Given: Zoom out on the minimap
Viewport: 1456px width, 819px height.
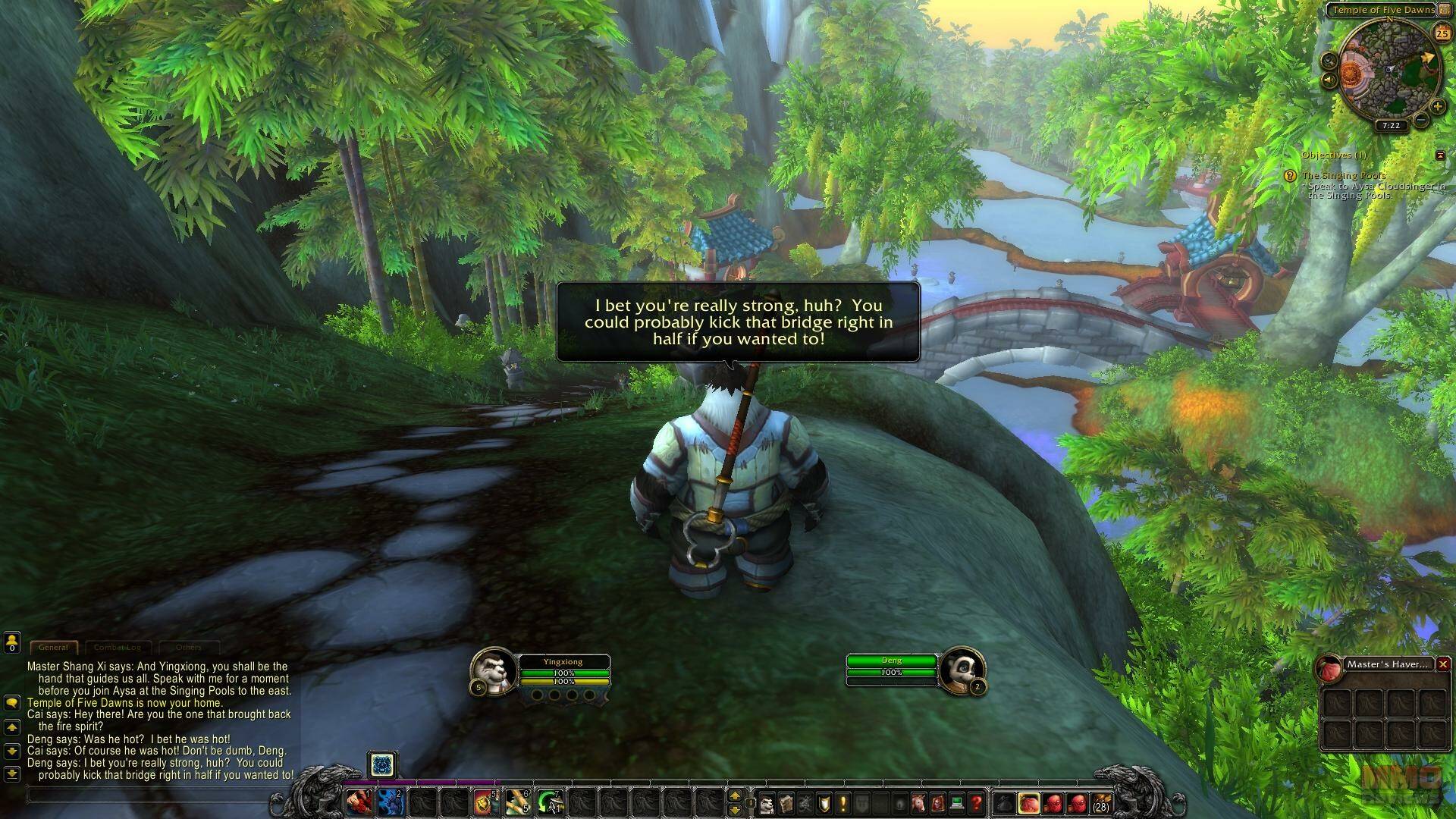Looking at the screenshot, I should click(1421, 120).
